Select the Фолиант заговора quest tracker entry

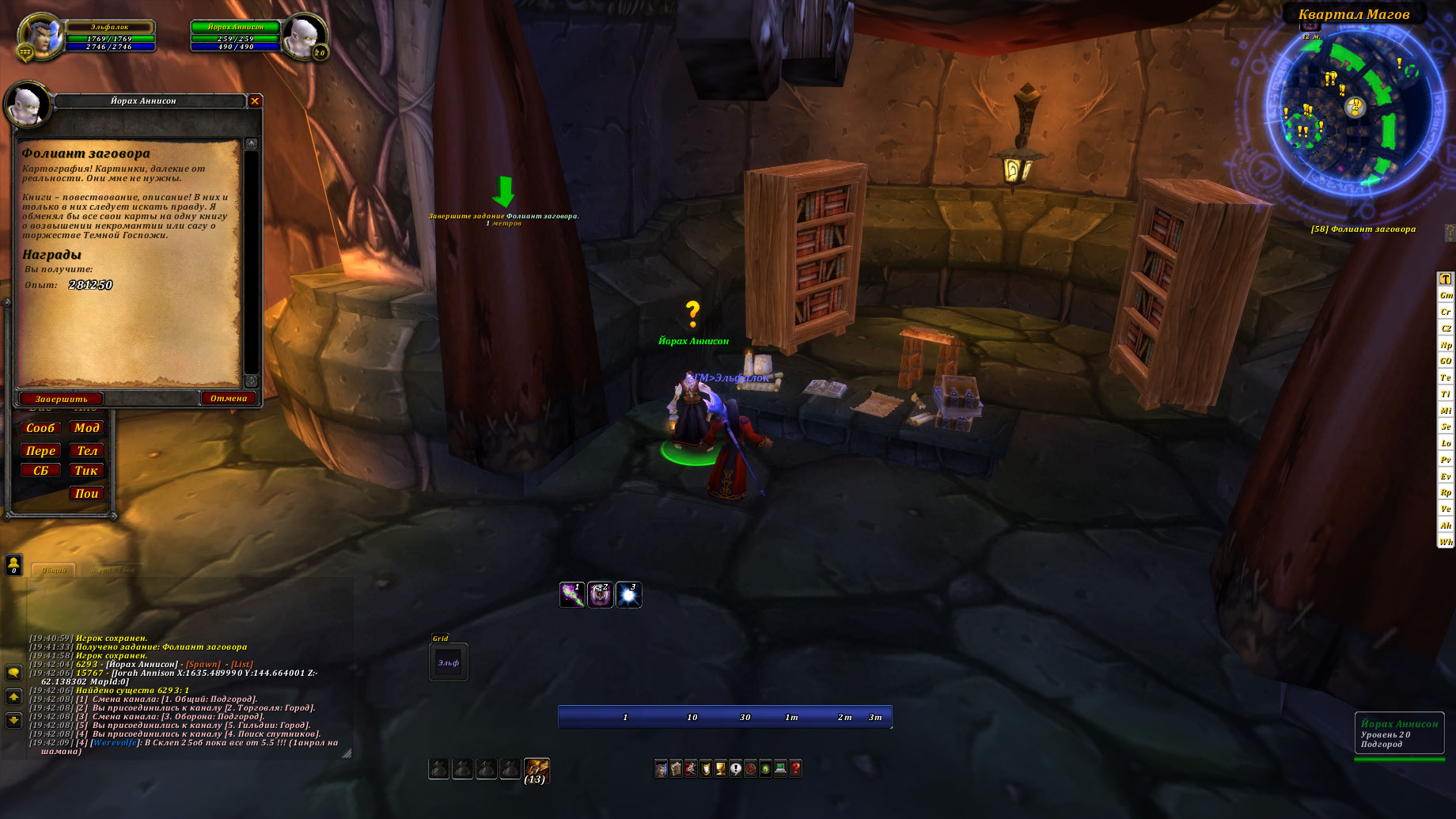[1363, 229]
